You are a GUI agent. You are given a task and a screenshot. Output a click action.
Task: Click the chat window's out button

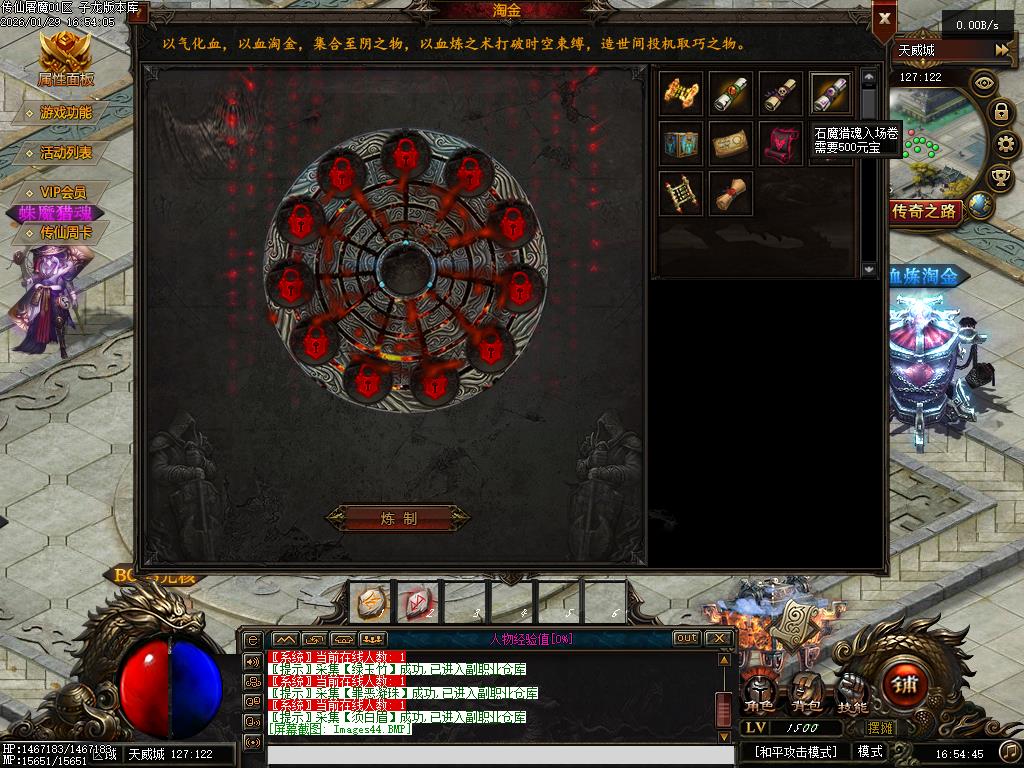coord(686,638)
